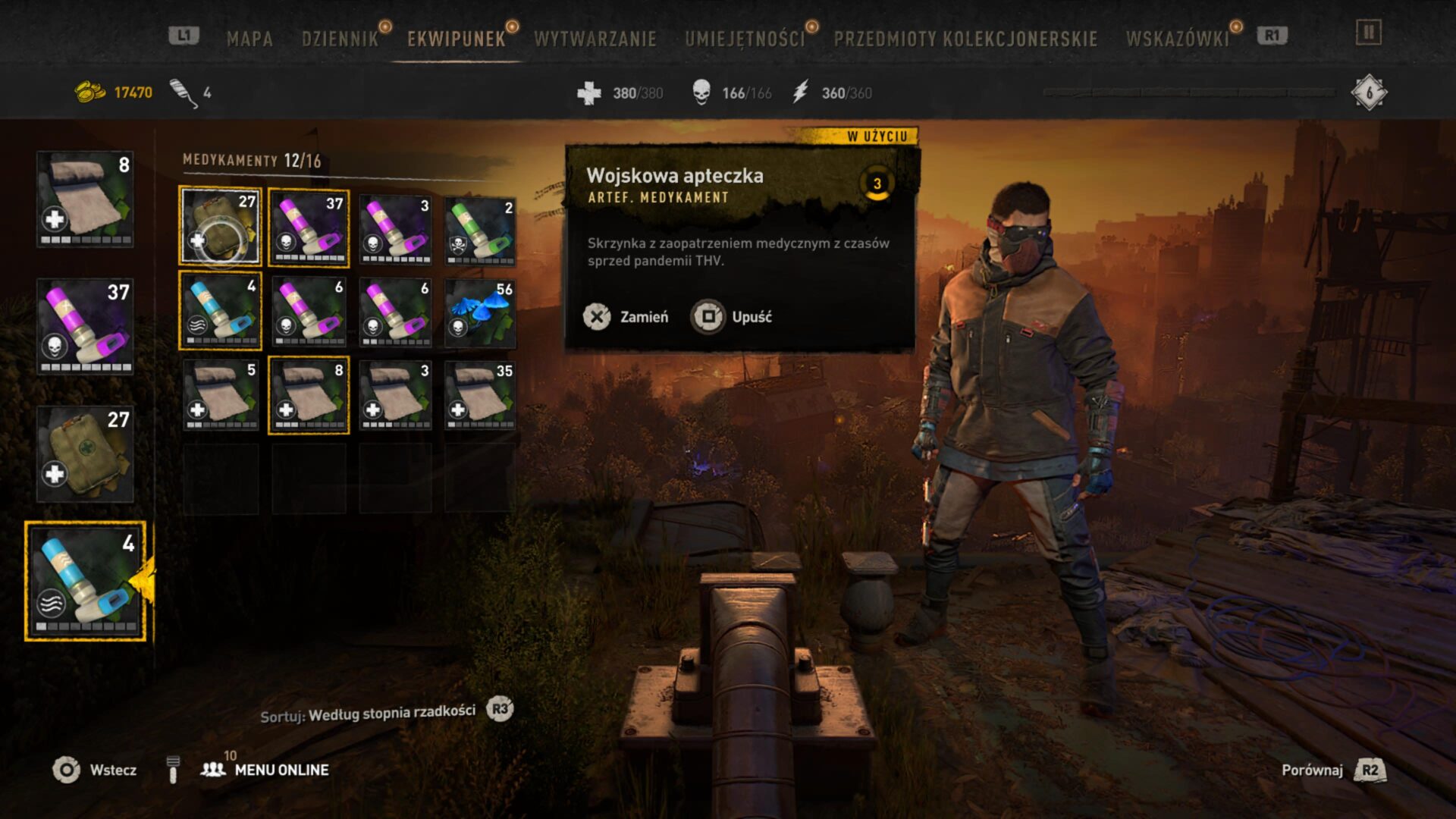Select the blue mushrooms stack of 56
The image size is (1456, 819).
click(480, 312)
